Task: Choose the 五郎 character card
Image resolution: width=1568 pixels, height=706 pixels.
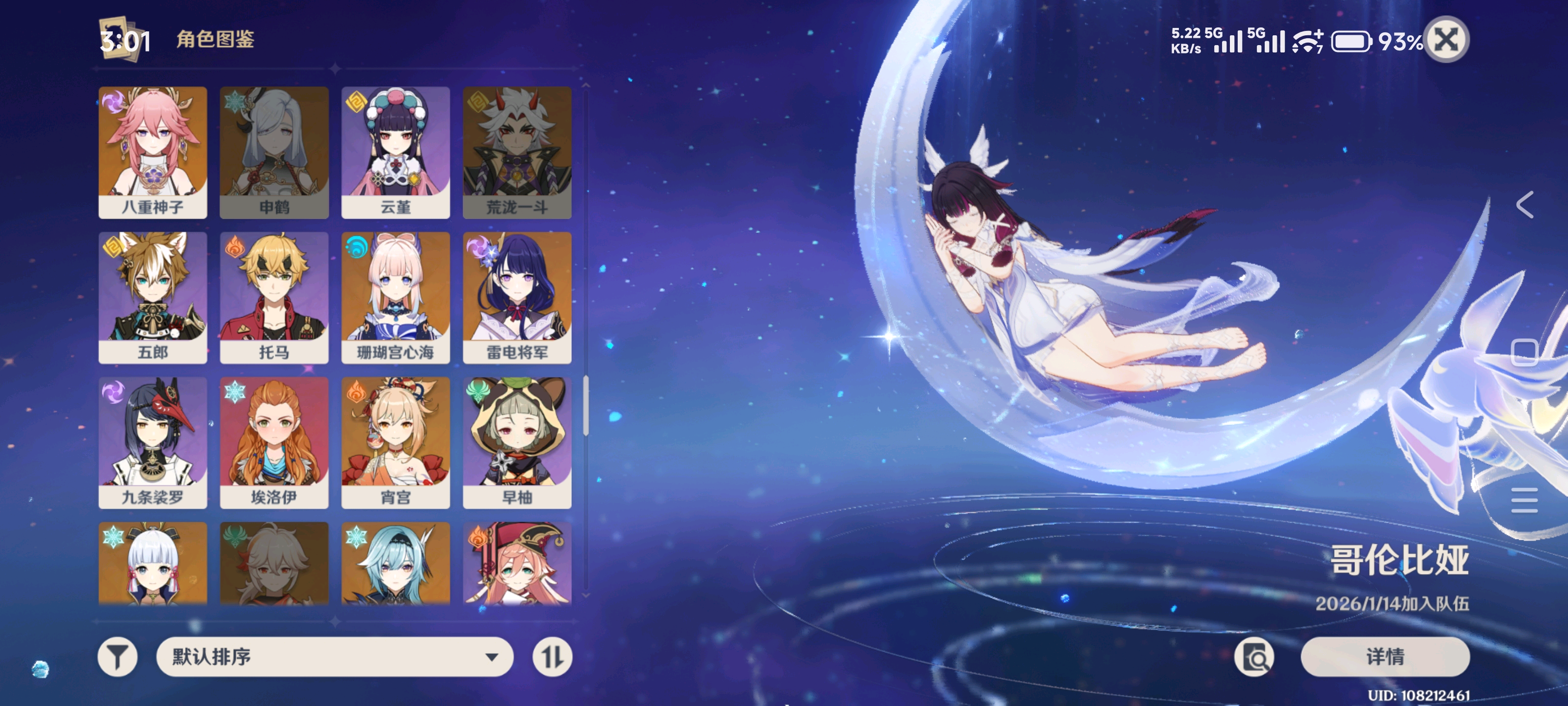Action: click(x=153, y=297)
